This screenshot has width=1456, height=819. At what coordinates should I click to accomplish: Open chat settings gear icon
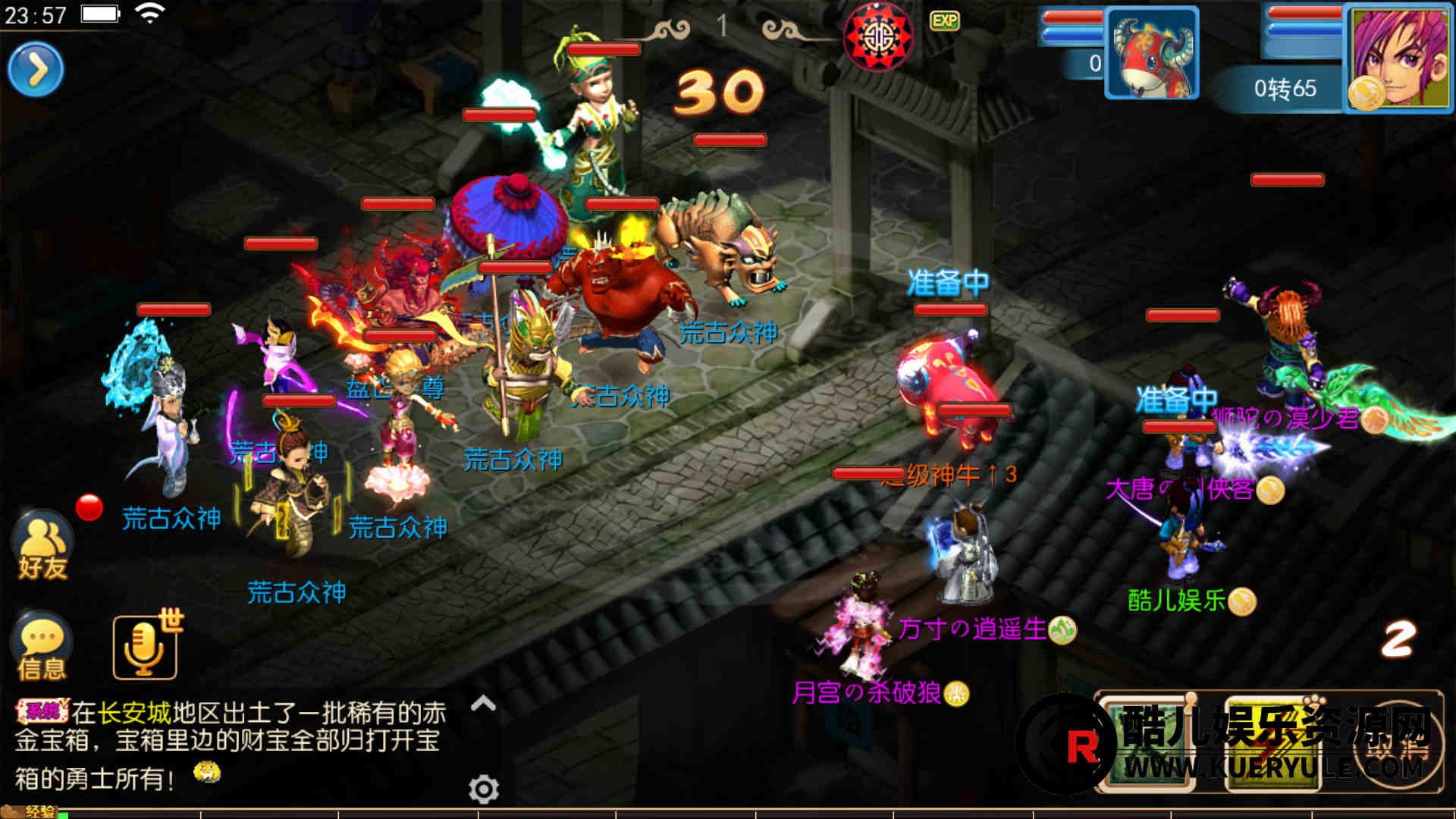click(483, 789)
